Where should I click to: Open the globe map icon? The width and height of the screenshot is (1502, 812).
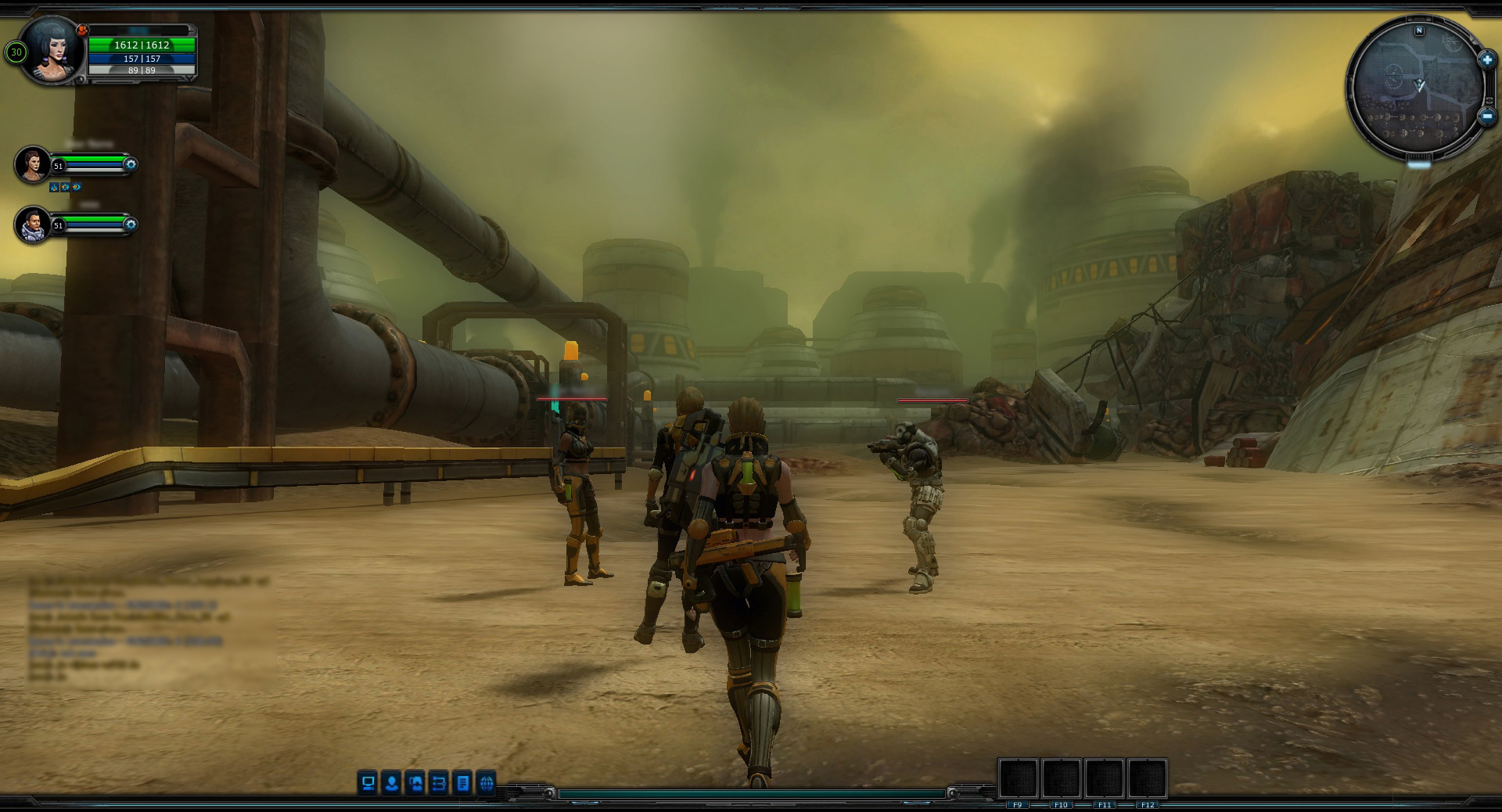click(487, 782)
